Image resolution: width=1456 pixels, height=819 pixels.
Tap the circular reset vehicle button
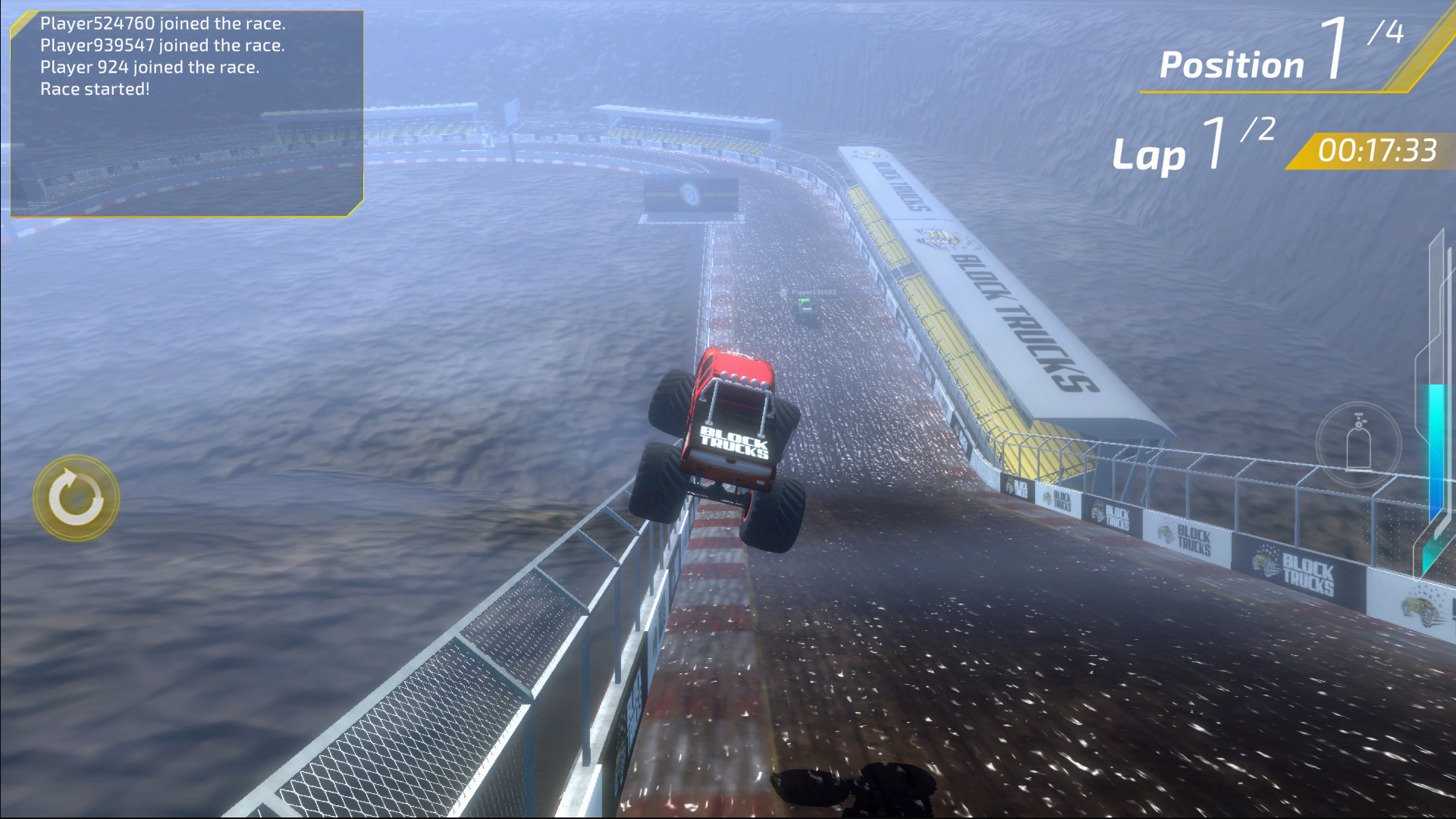[x=76, y=498]
